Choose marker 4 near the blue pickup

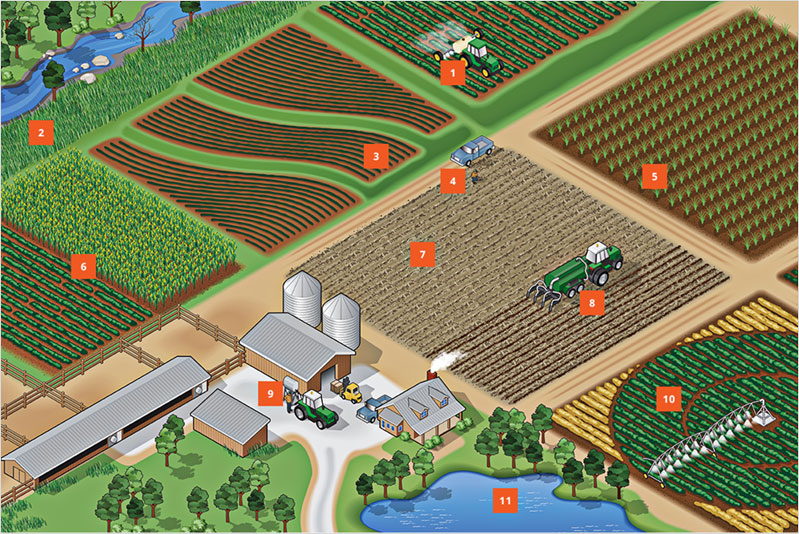[x=452, y=181]
